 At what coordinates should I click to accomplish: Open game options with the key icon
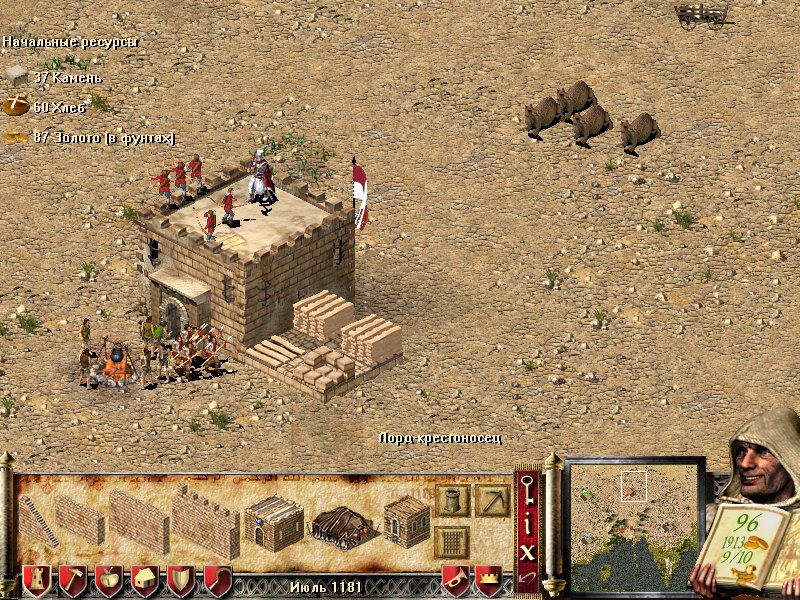(x=527, y=489)
